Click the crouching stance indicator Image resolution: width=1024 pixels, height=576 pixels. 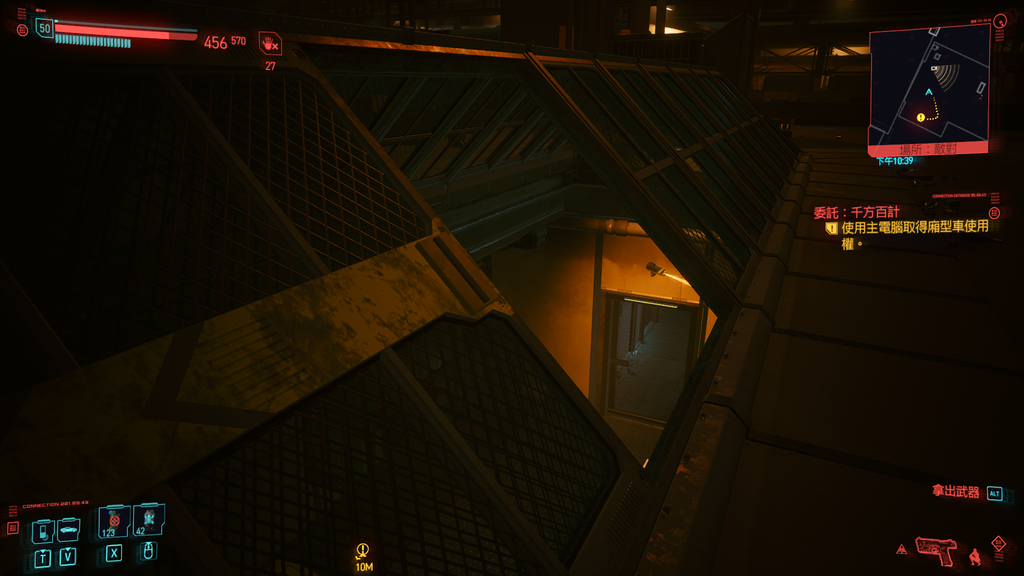975,555
